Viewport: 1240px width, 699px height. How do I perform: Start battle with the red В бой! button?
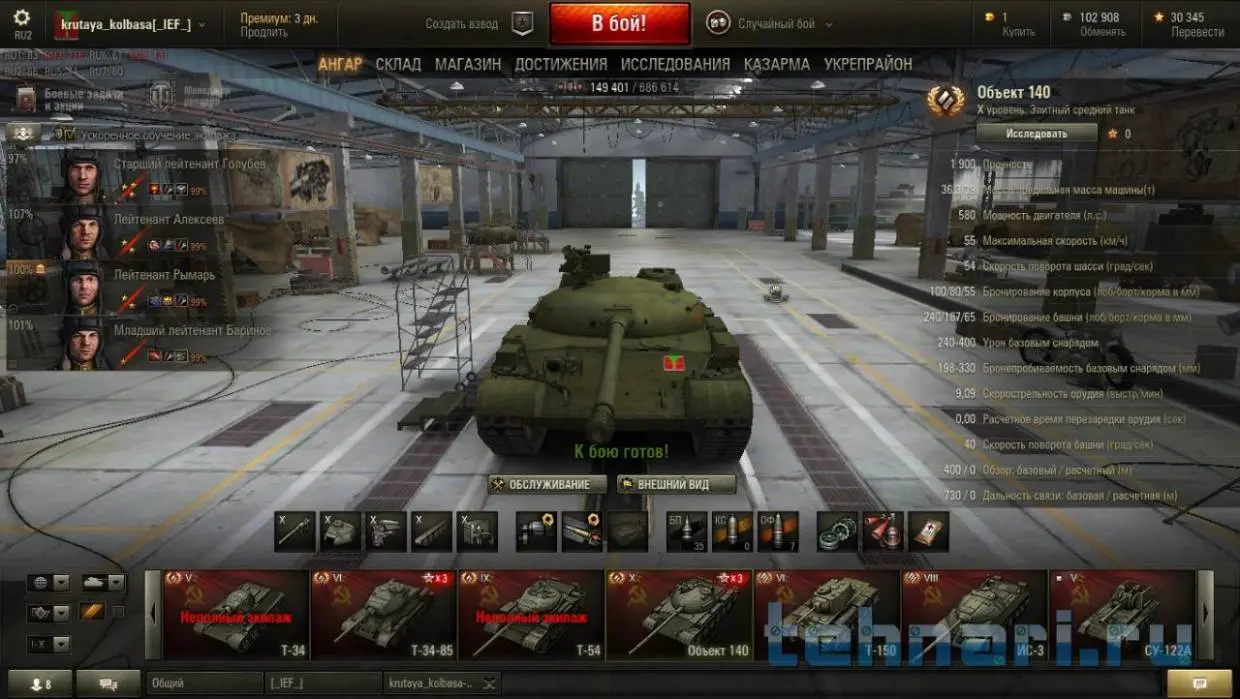point(619,24)
